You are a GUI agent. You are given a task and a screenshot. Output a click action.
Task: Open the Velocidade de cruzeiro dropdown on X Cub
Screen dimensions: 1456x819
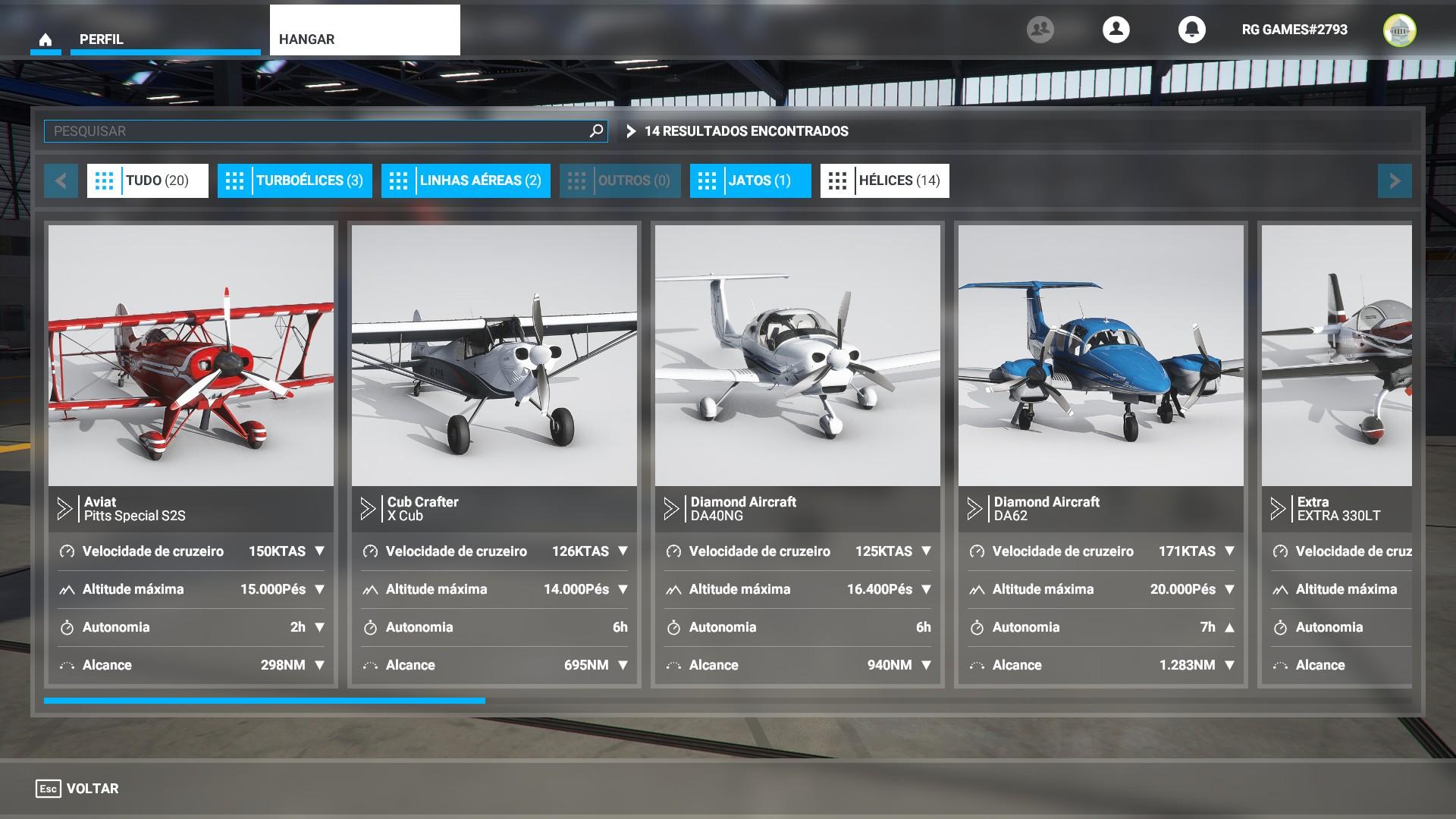(x=623, y=551)
